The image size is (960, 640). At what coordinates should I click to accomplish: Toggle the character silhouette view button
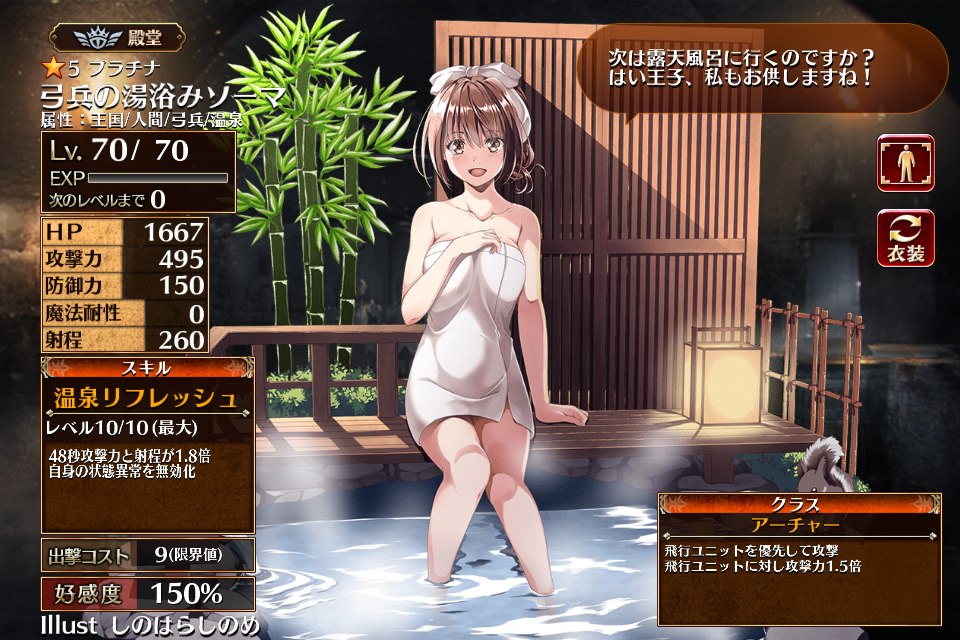905,163
